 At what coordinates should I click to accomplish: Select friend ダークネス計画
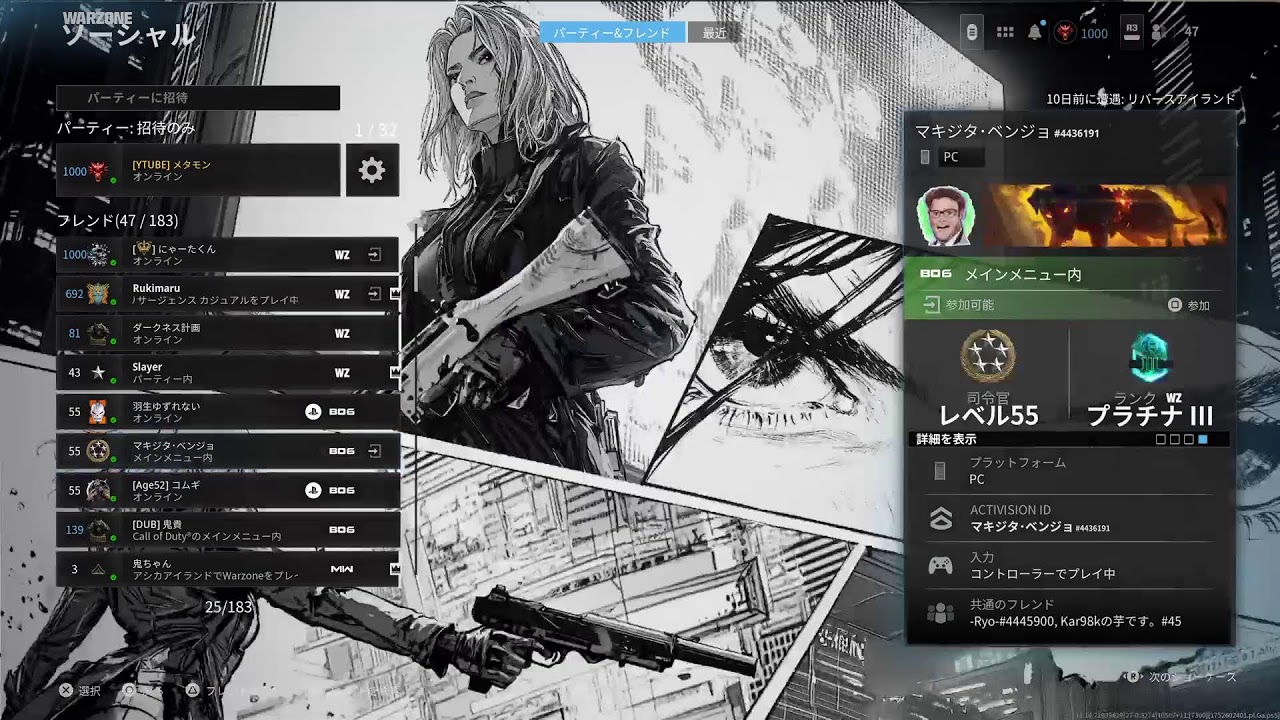pos(227,333)
